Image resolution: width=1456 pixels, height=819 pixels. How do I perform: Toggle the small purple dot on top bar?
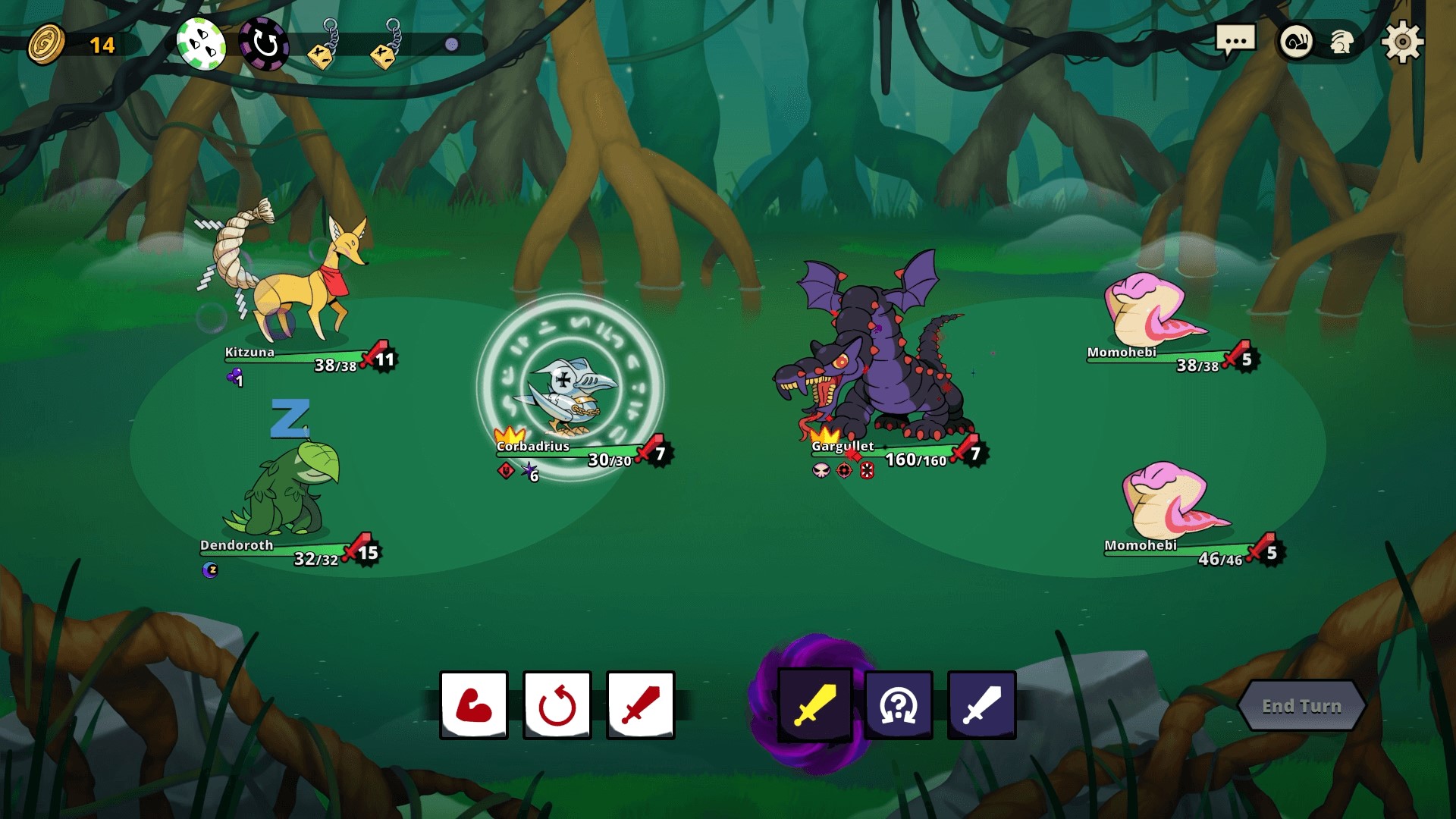[x=453, y=43]
